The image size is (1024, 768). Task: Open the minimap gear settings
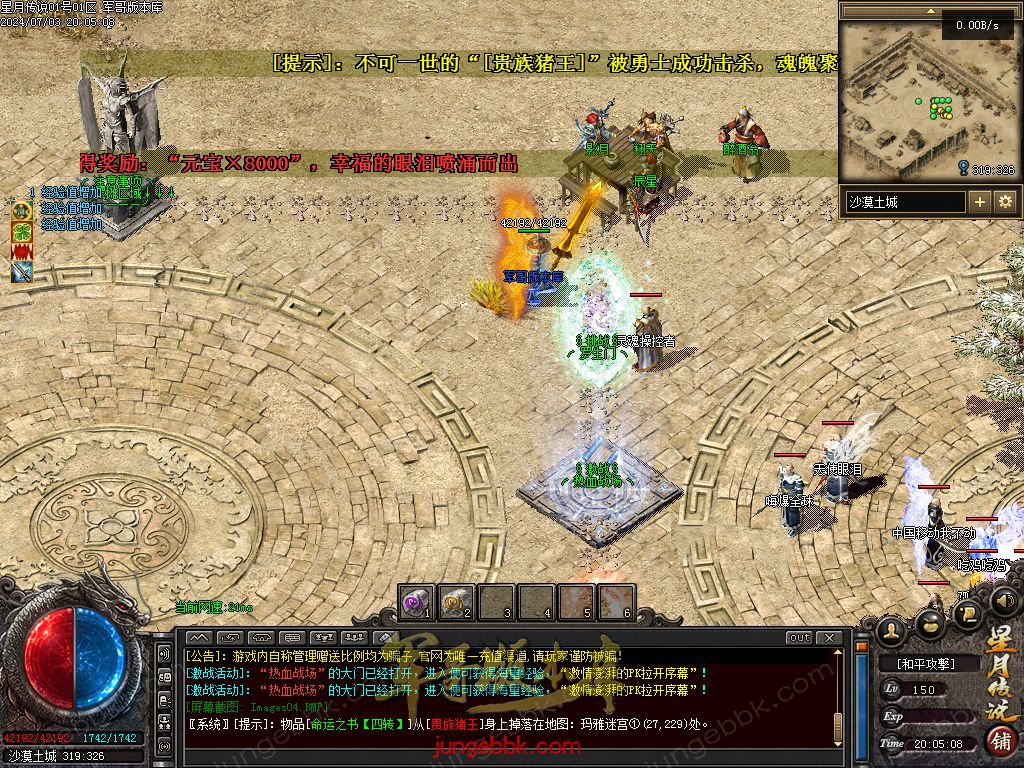click(x=1005, y=202)
